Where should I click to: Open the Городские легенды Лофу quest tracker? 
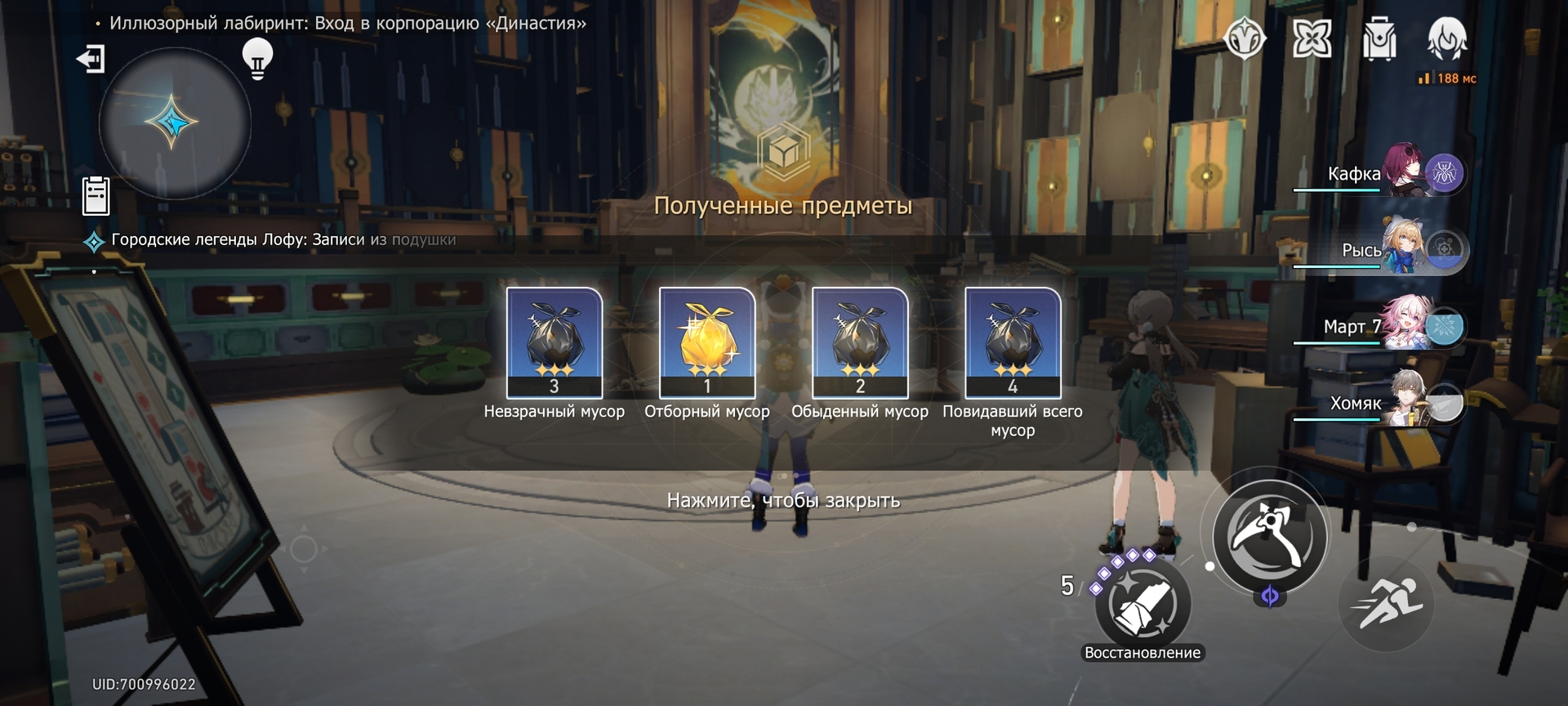(283, 240)
